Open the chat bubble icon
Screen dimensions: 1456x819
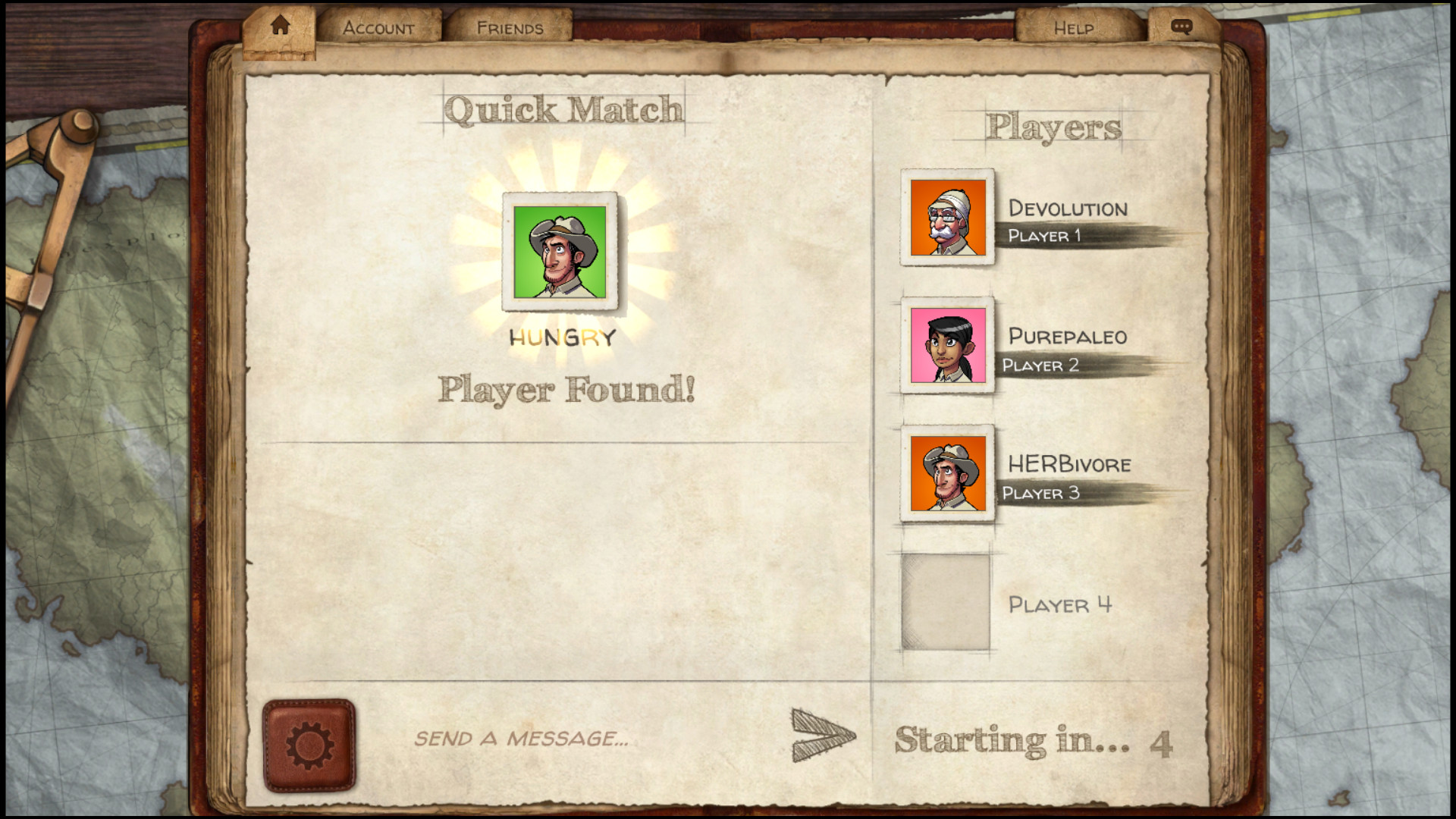(1181, 25)
